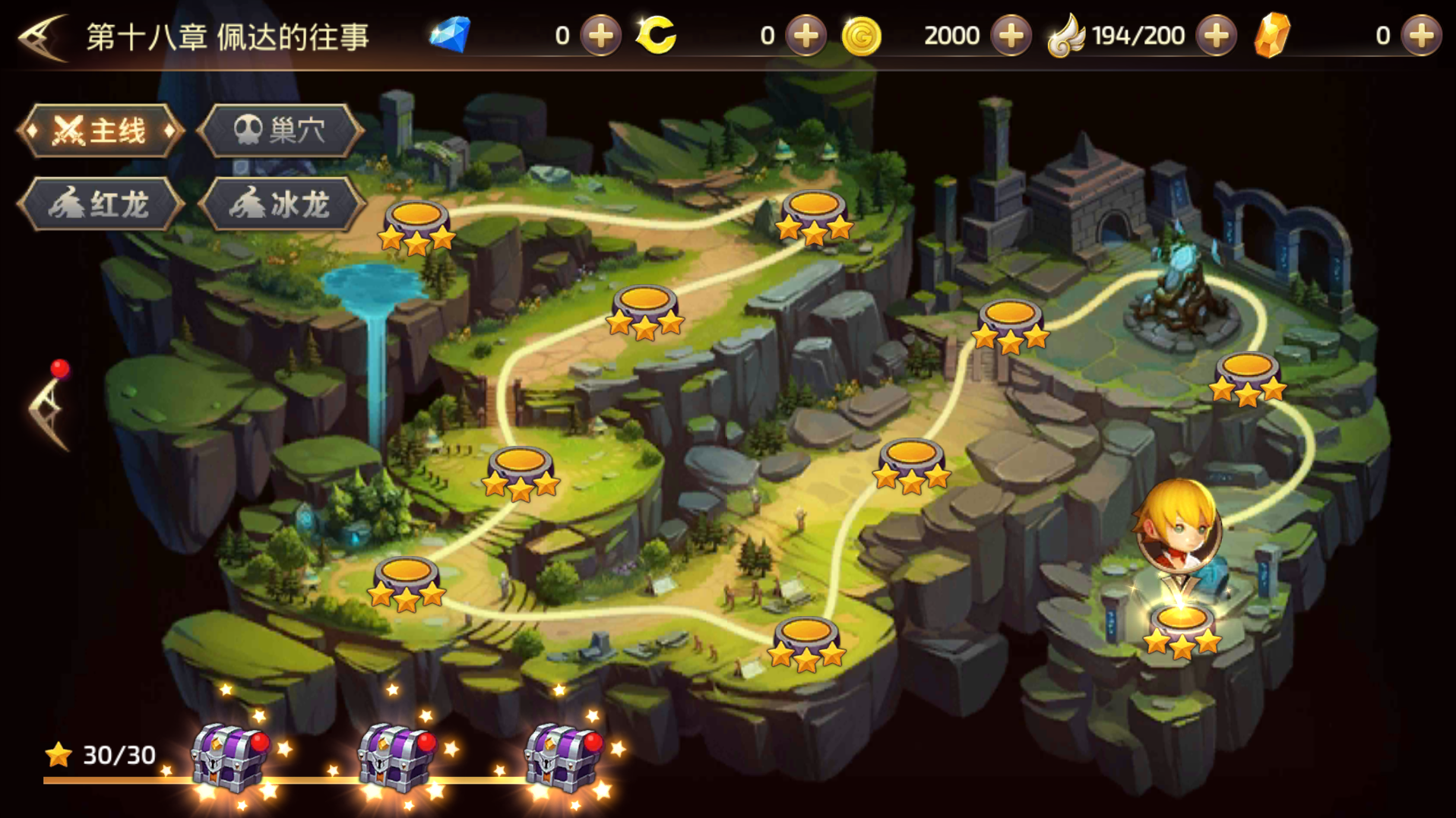The width and height of the screenshot is (1456, 818).
Task: Tap the plus button beside the moon currency
Action: 806,36
